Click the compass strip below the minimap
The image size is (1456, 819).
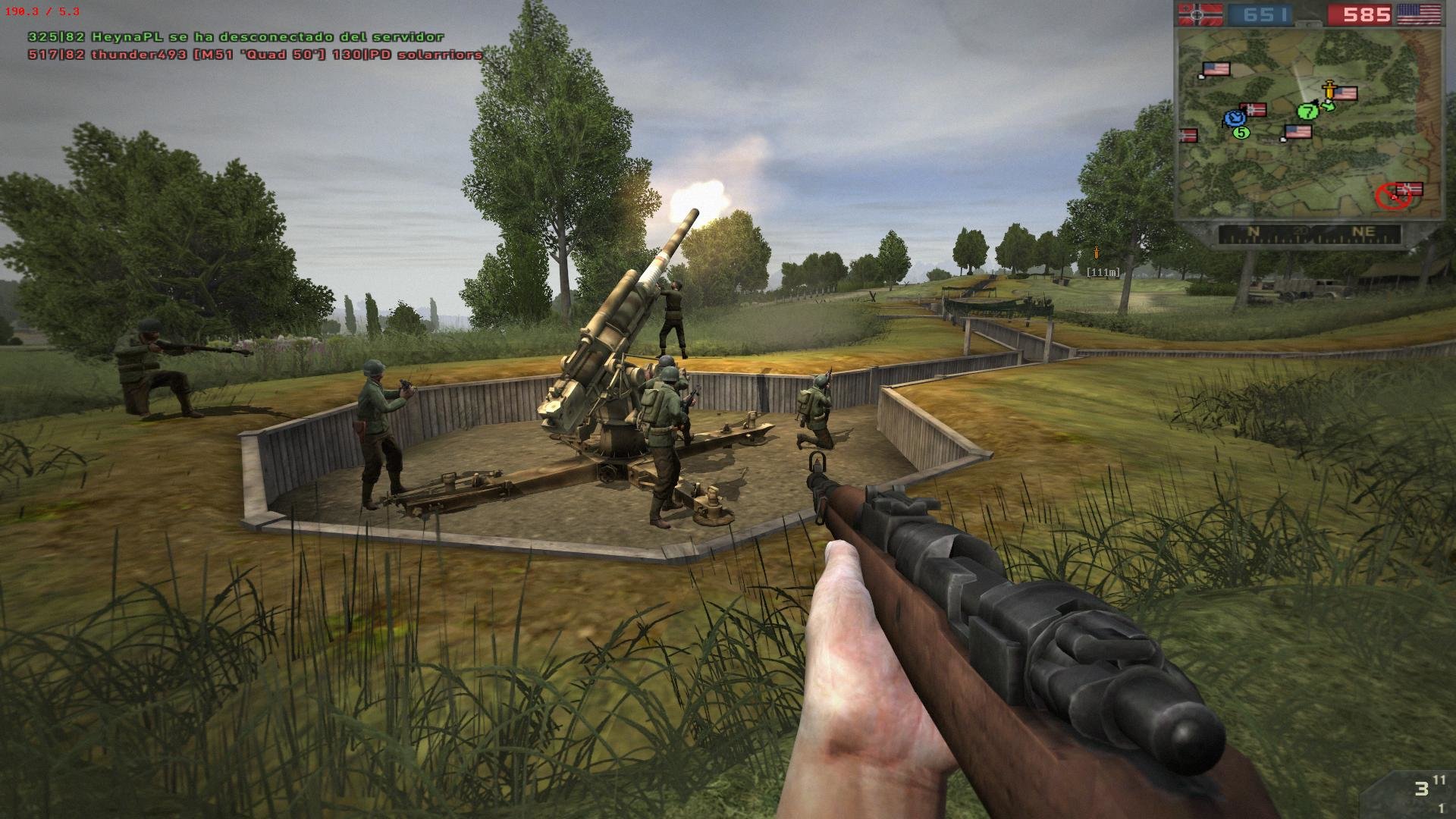pos(1308,233)
